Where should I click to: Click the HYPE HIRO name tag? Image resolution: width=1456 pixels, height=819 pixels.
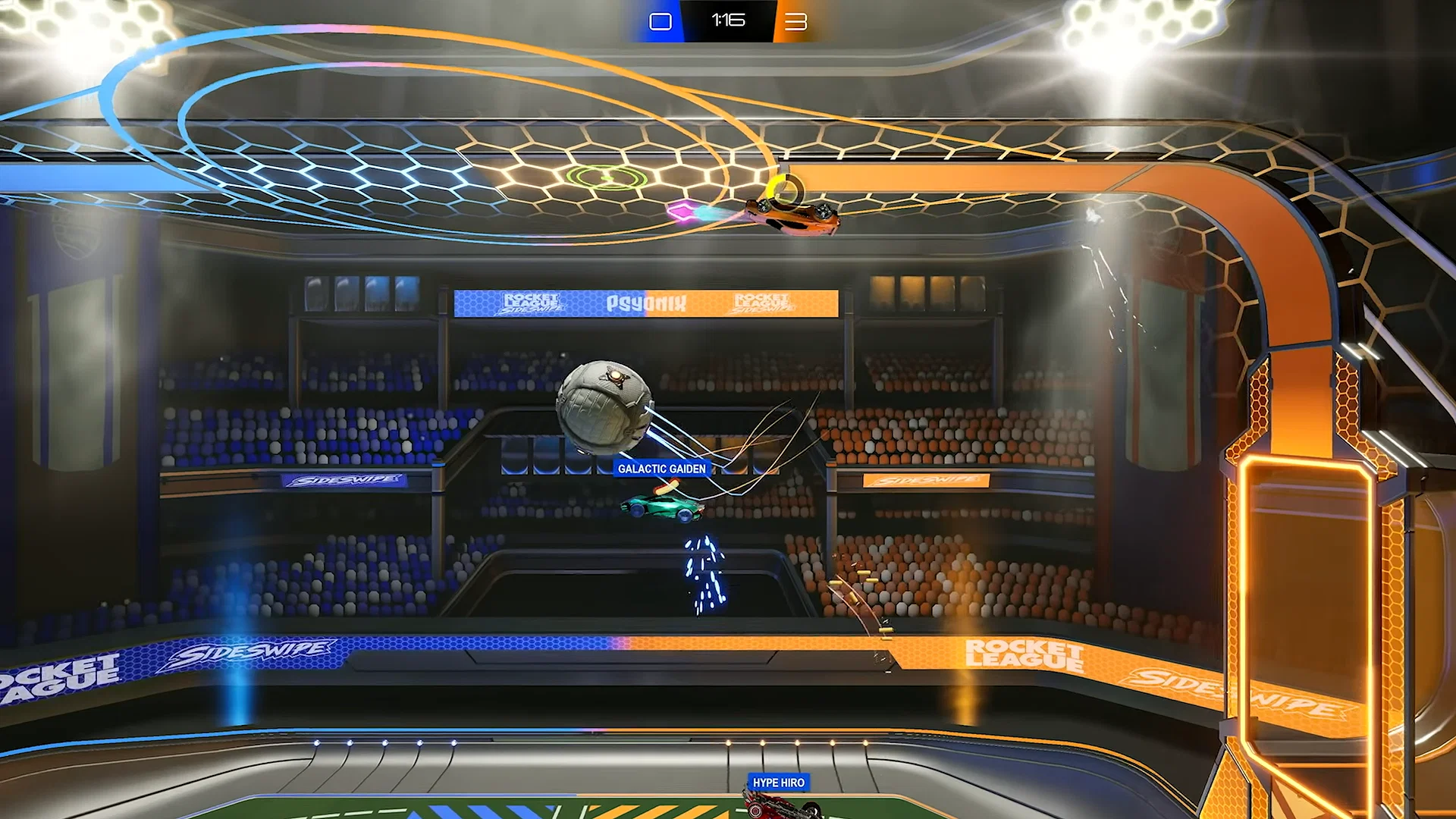[778, 782]
